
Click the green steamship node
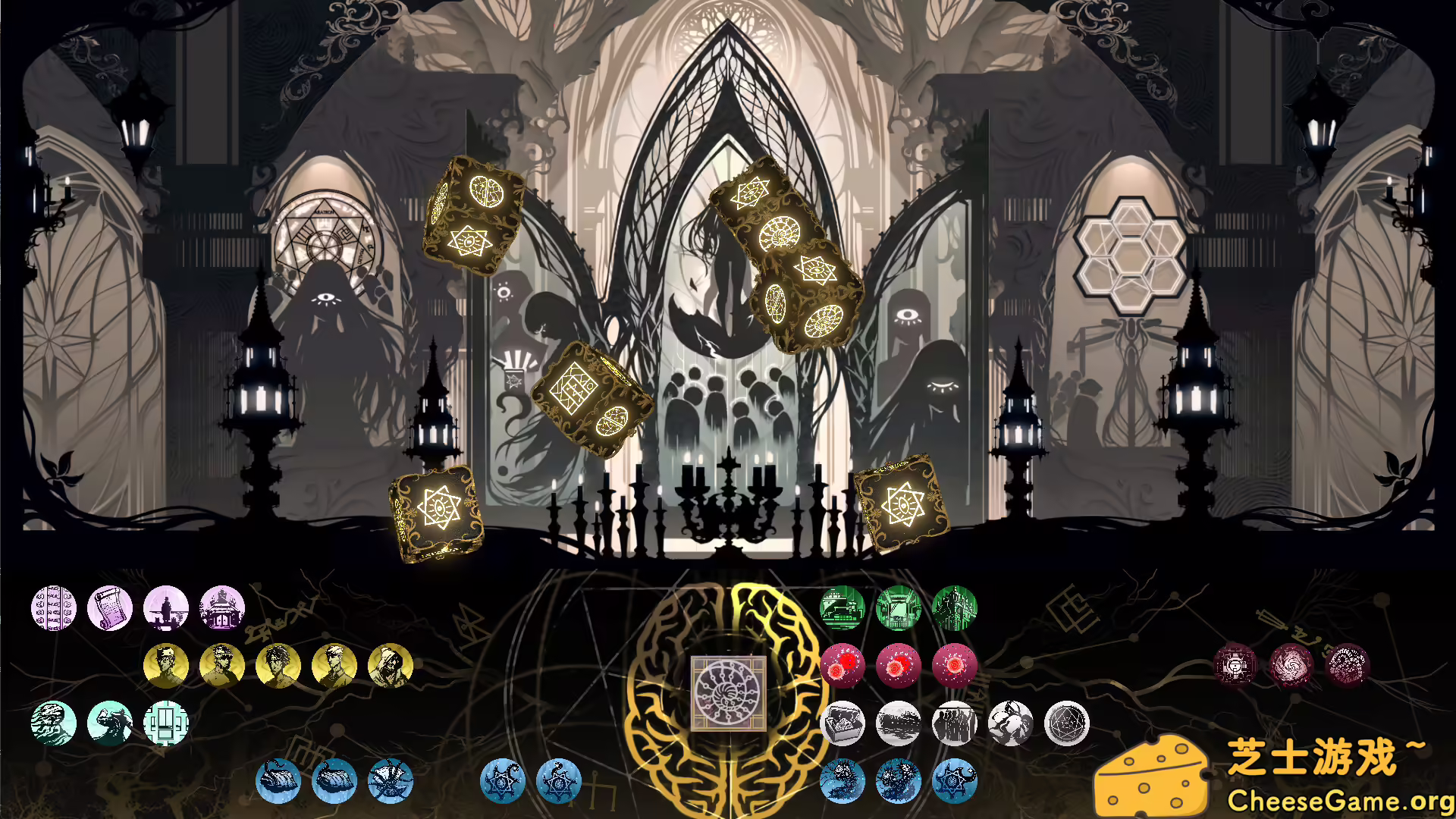pos(840,607)
